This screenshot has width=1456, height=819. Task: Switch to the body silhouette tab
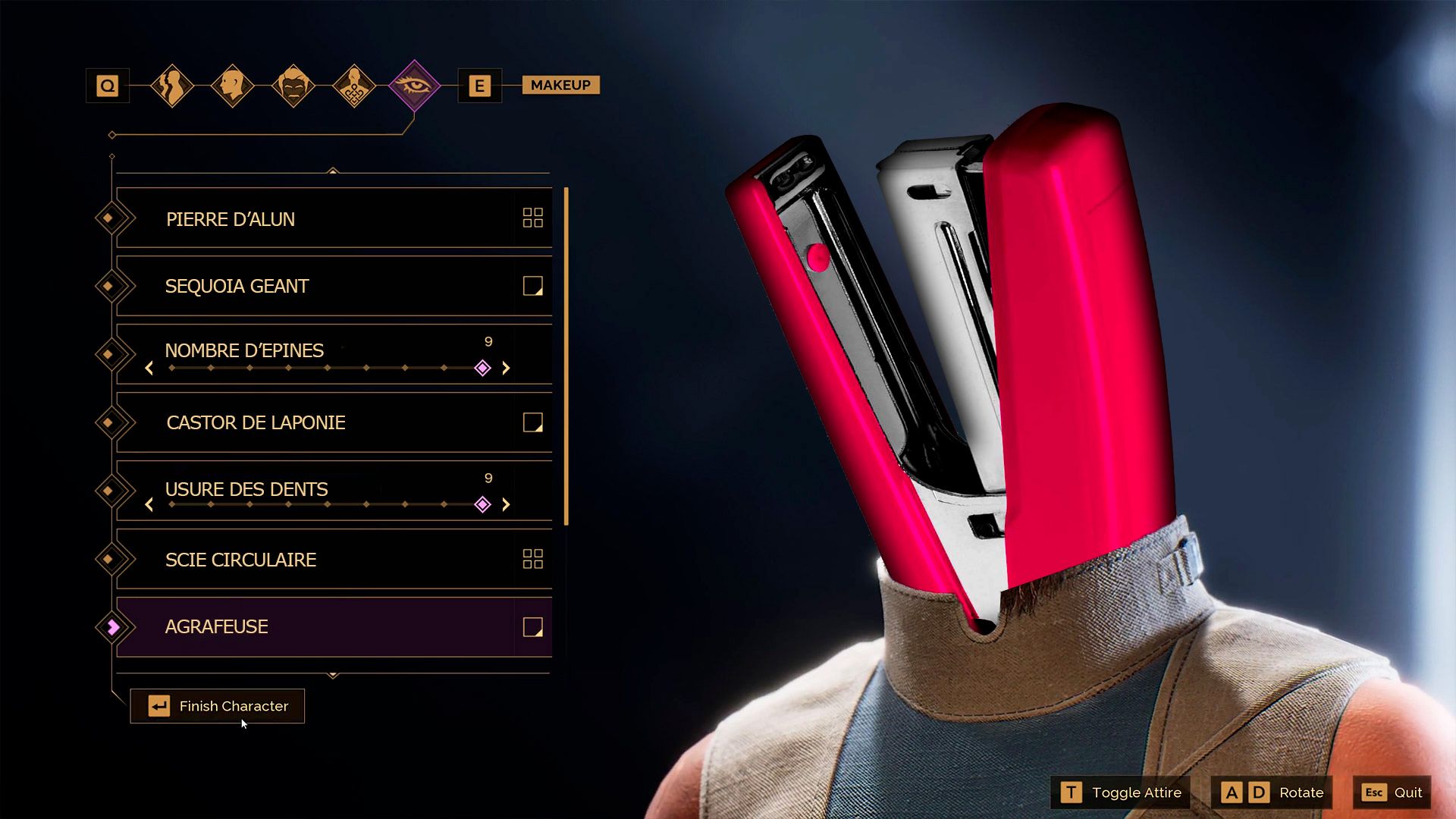pyautogui.click(x=172, y=86)
